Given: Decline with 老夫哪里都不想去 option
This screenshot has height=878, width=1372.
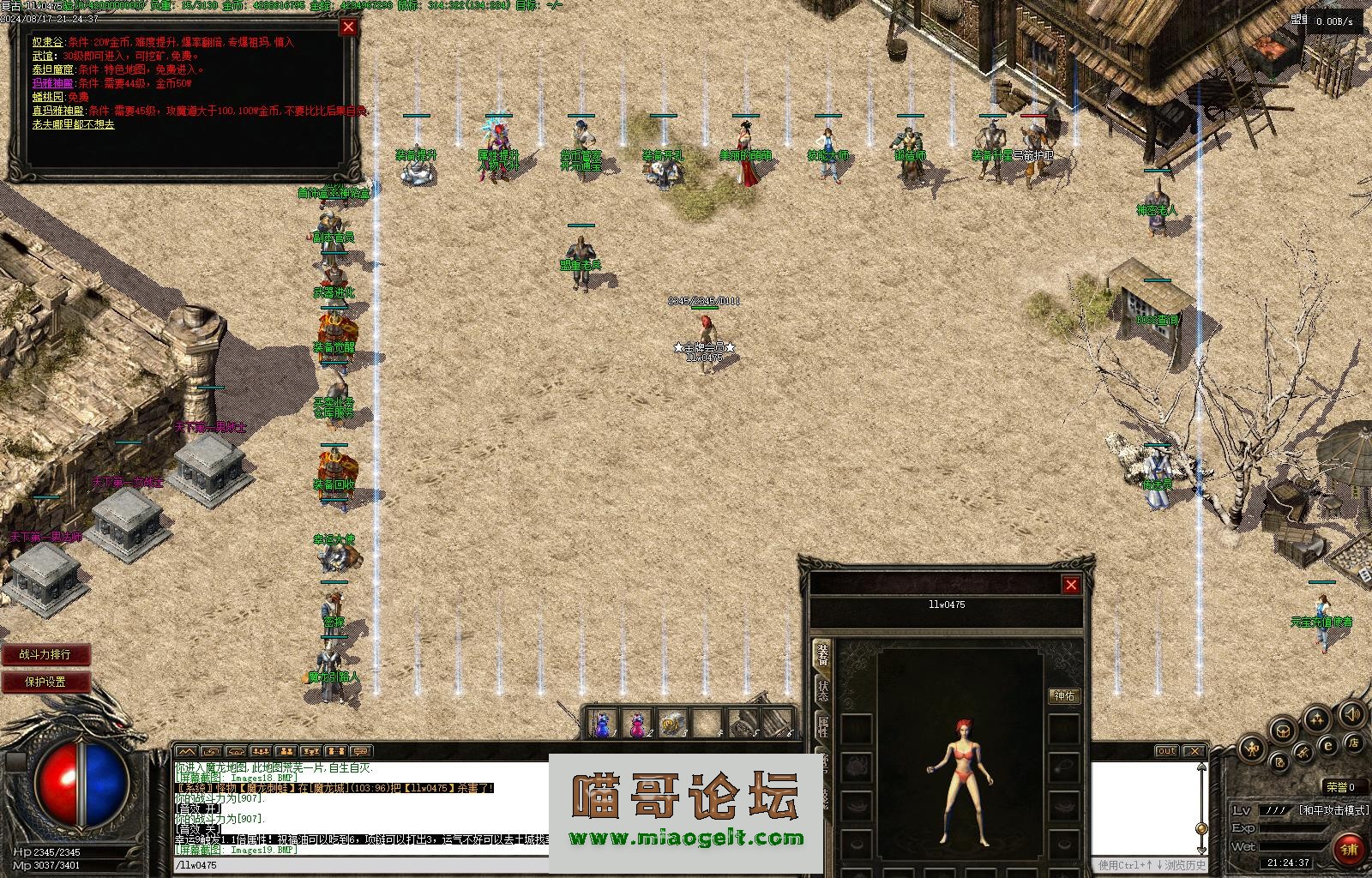Looking at the screenshot, I should pos(73,124).
